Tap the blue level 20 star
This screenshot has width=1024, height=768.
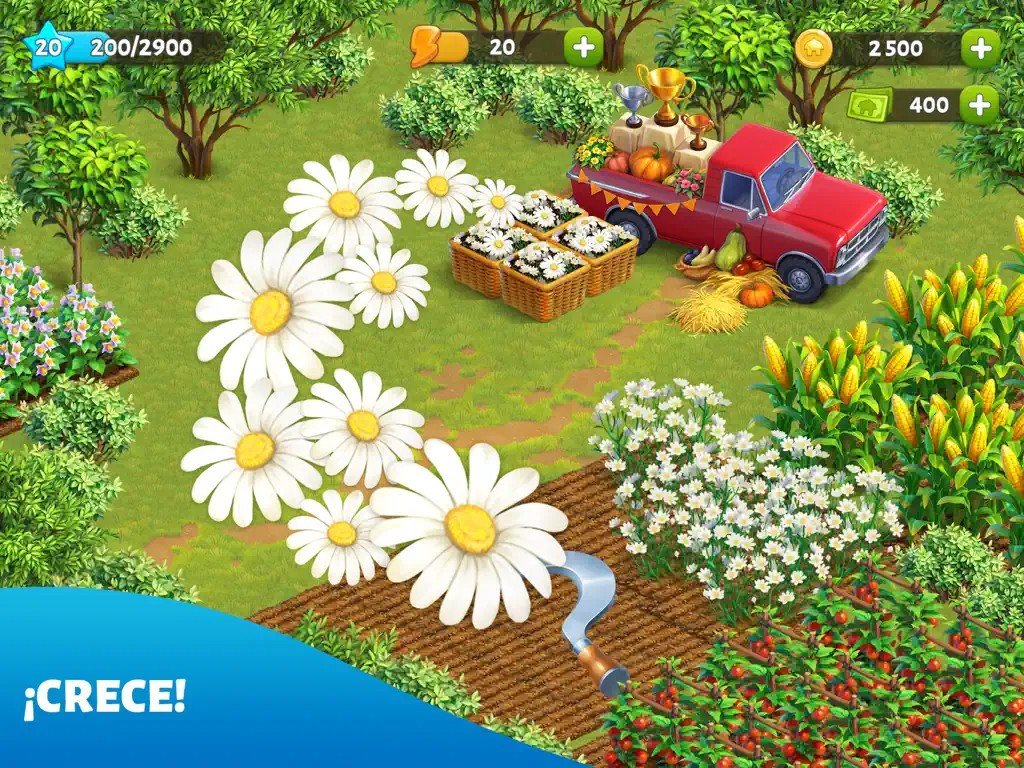pyautogui.click(x=45, y=46)
